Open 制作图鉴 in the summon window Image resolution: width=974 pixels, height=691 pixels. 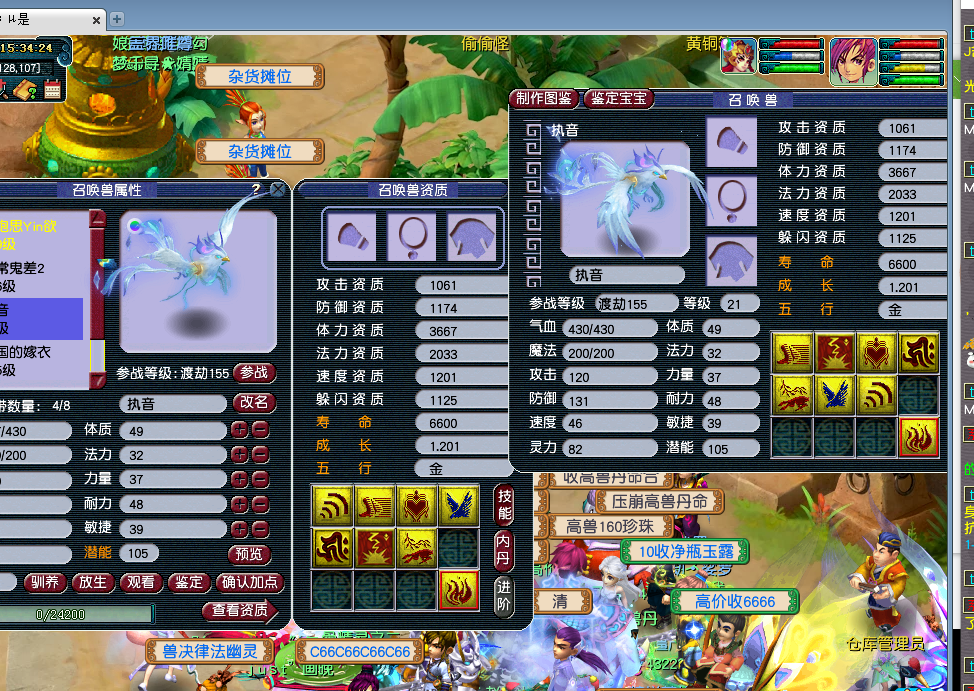pyautogui.click(x=545, y=98)
